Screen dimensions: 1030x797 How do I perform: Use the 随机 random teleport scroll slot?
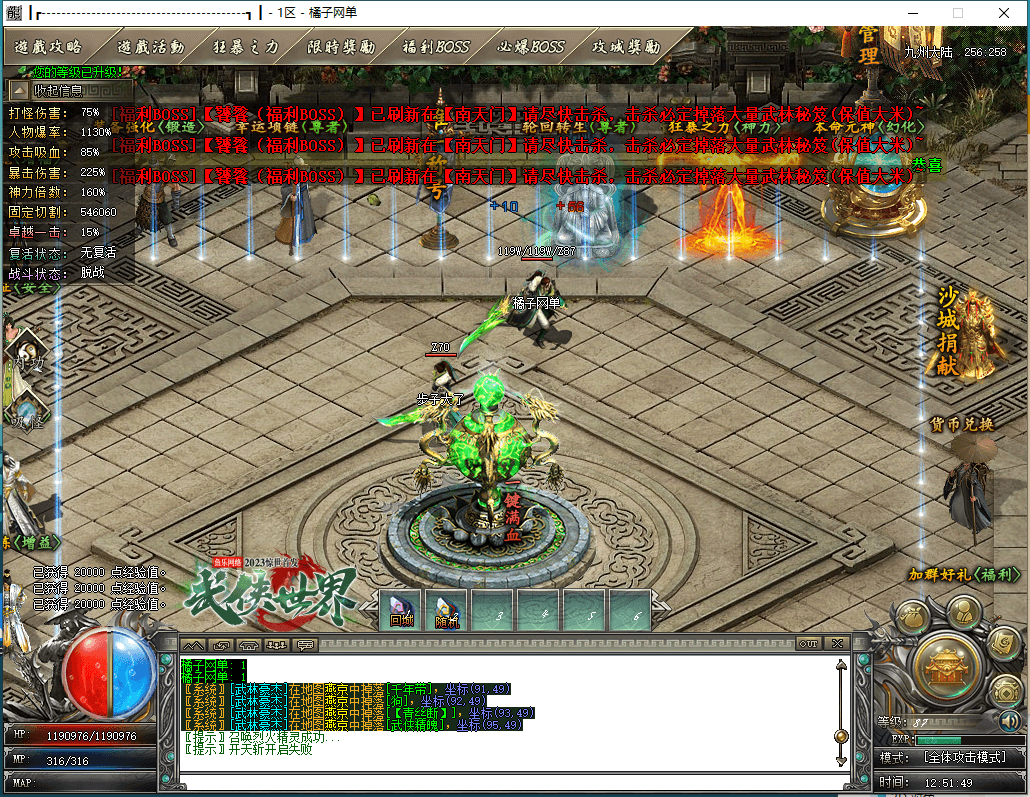point(447,611)
